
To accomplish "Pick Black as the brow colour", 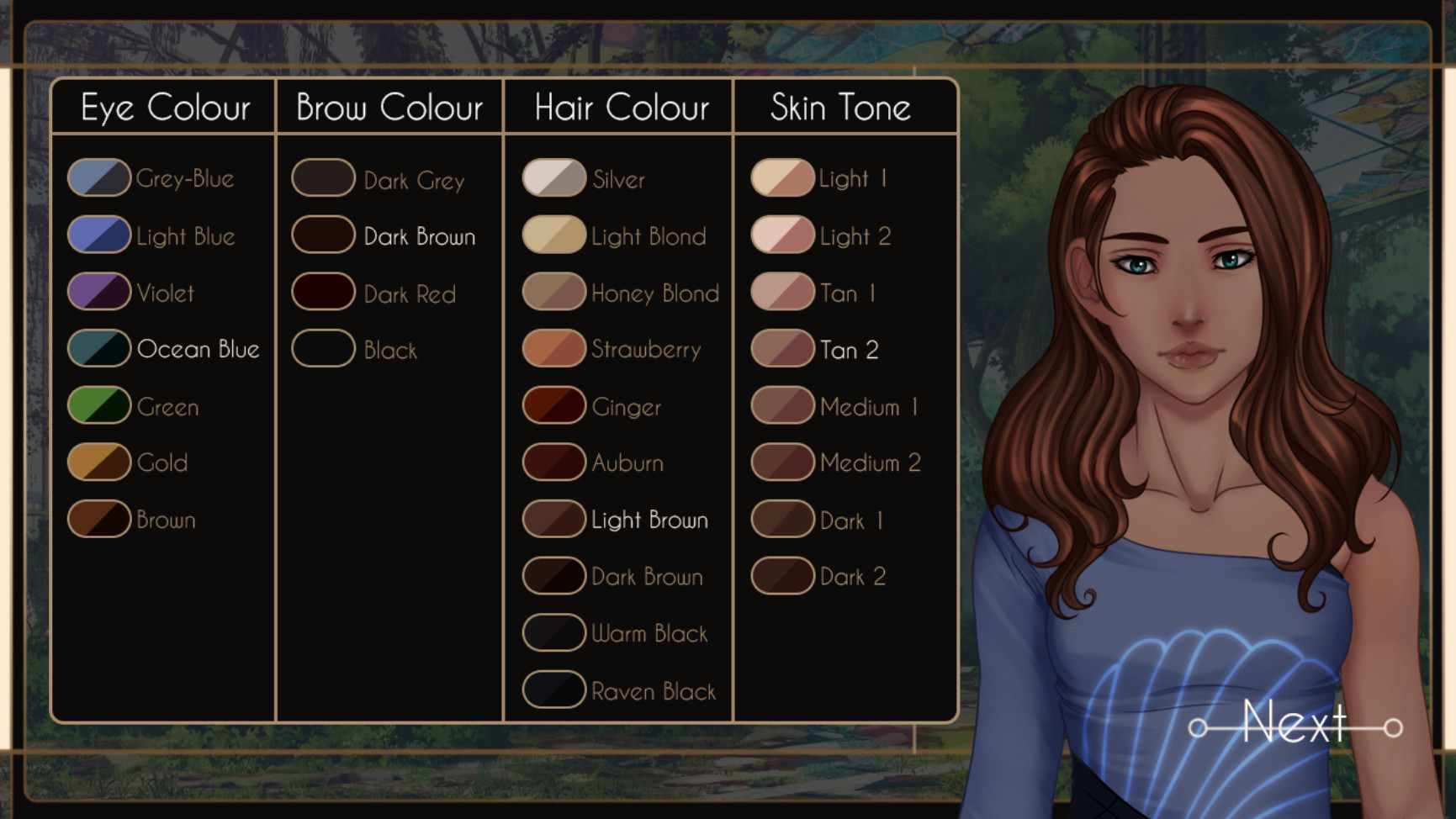I will click(x=323, y=348).
